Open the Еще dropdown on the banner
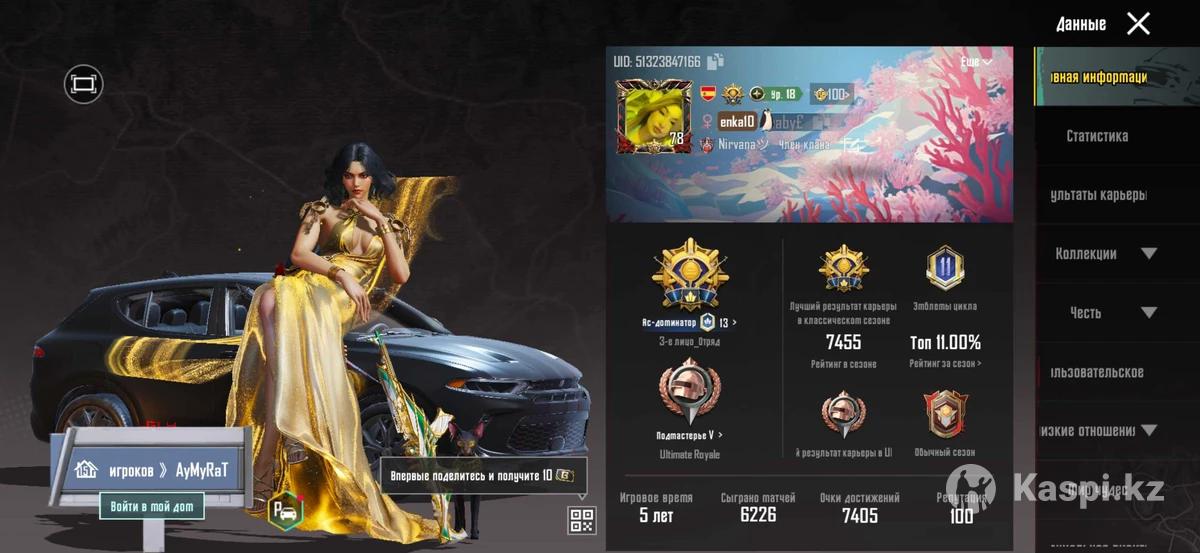Viewport: 1200px width, 553px height. point(976,62)
